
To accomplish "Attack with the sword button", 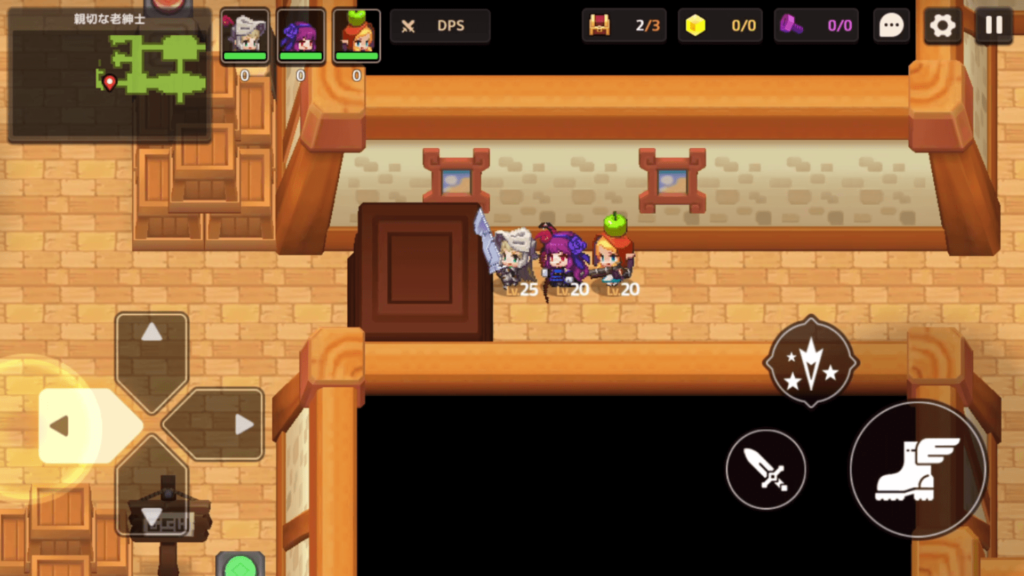I will [766, 468].
